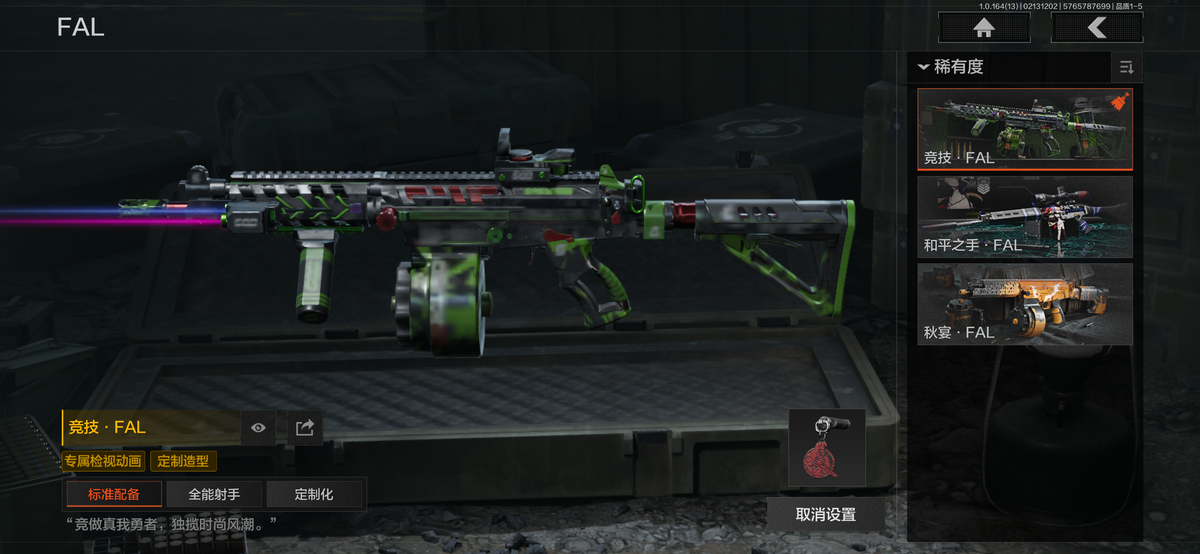Share the weapon skin

coord(305,428)
